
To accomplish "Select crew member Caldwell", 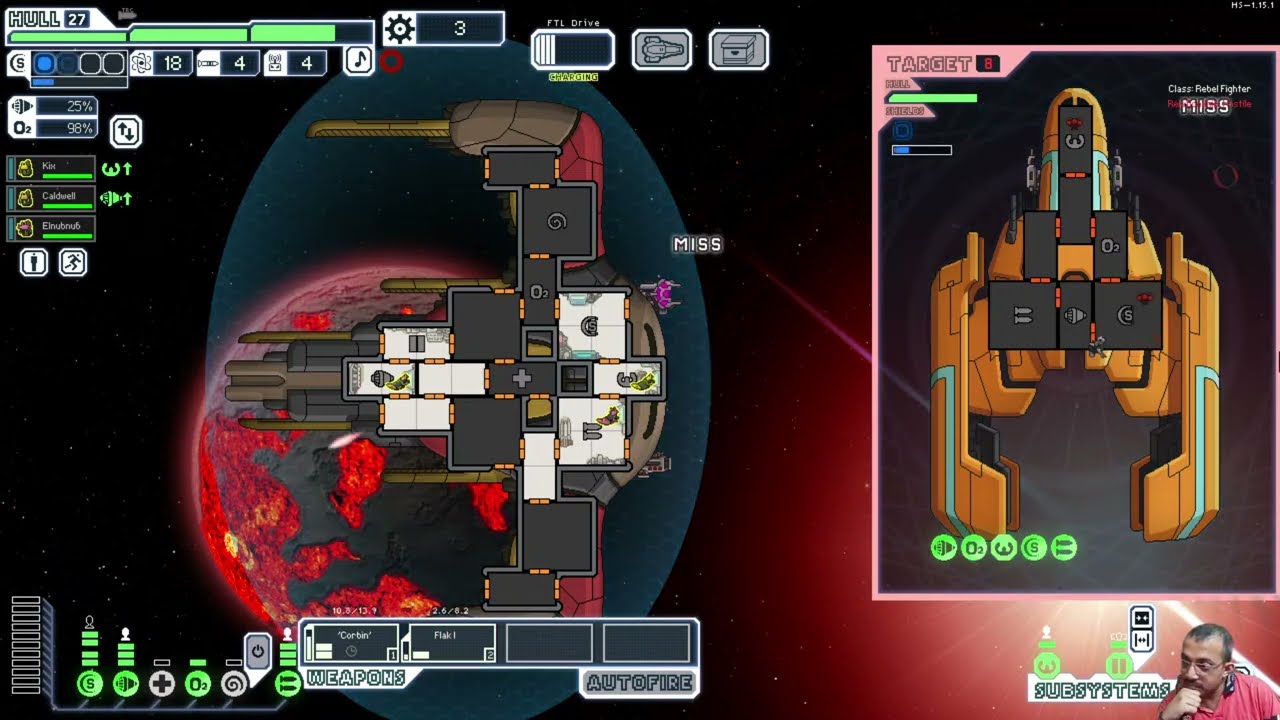I will (52, 198).
